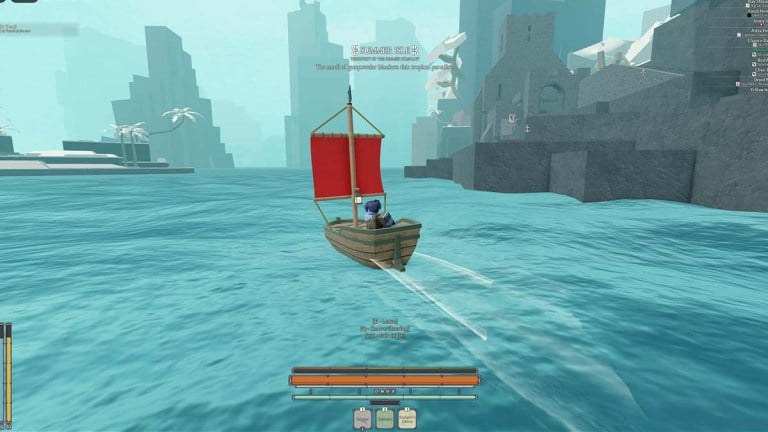Select the cream hotbar slot numbered 3
The width and height of the screenshot is (768, 432).
click(407, 419)
